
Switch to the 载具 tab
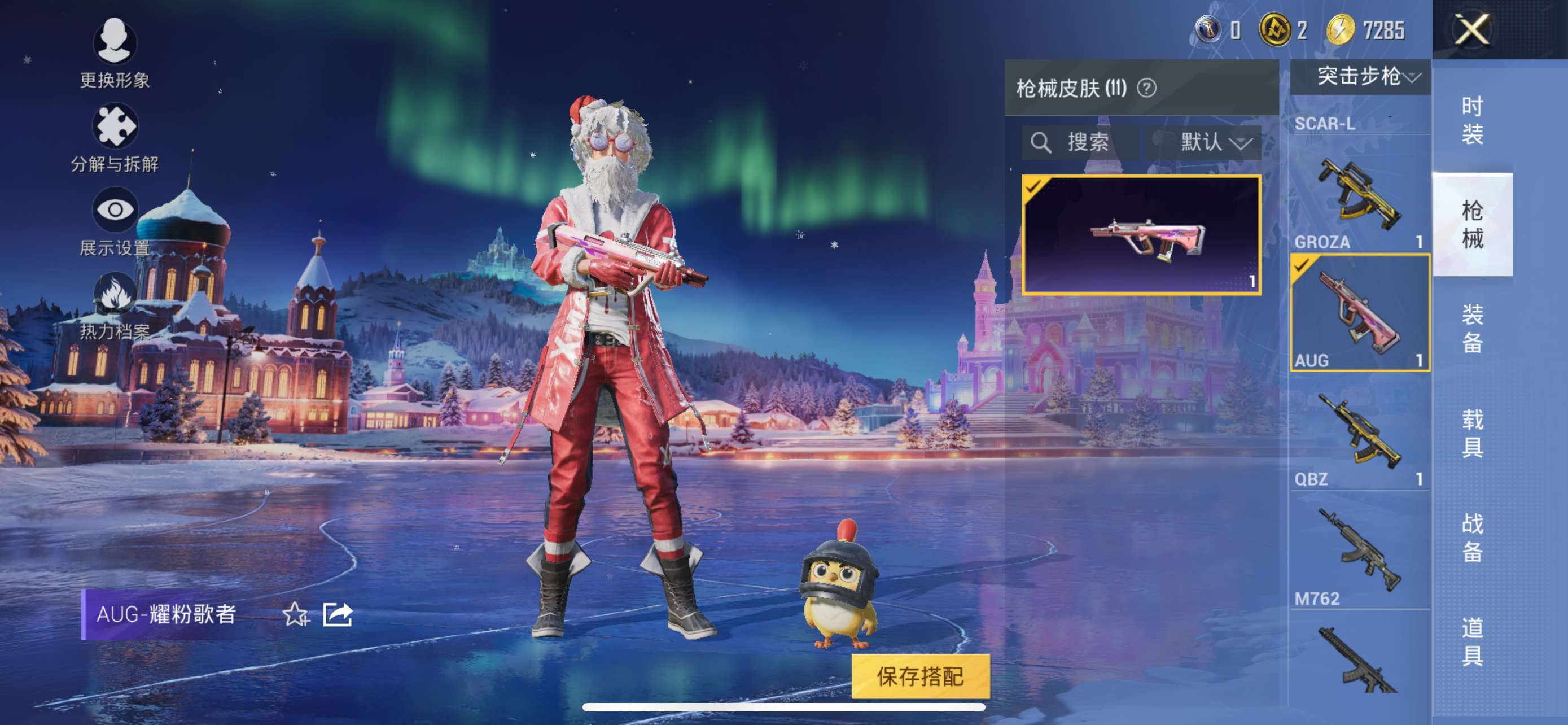click(x=1472, y=433)
